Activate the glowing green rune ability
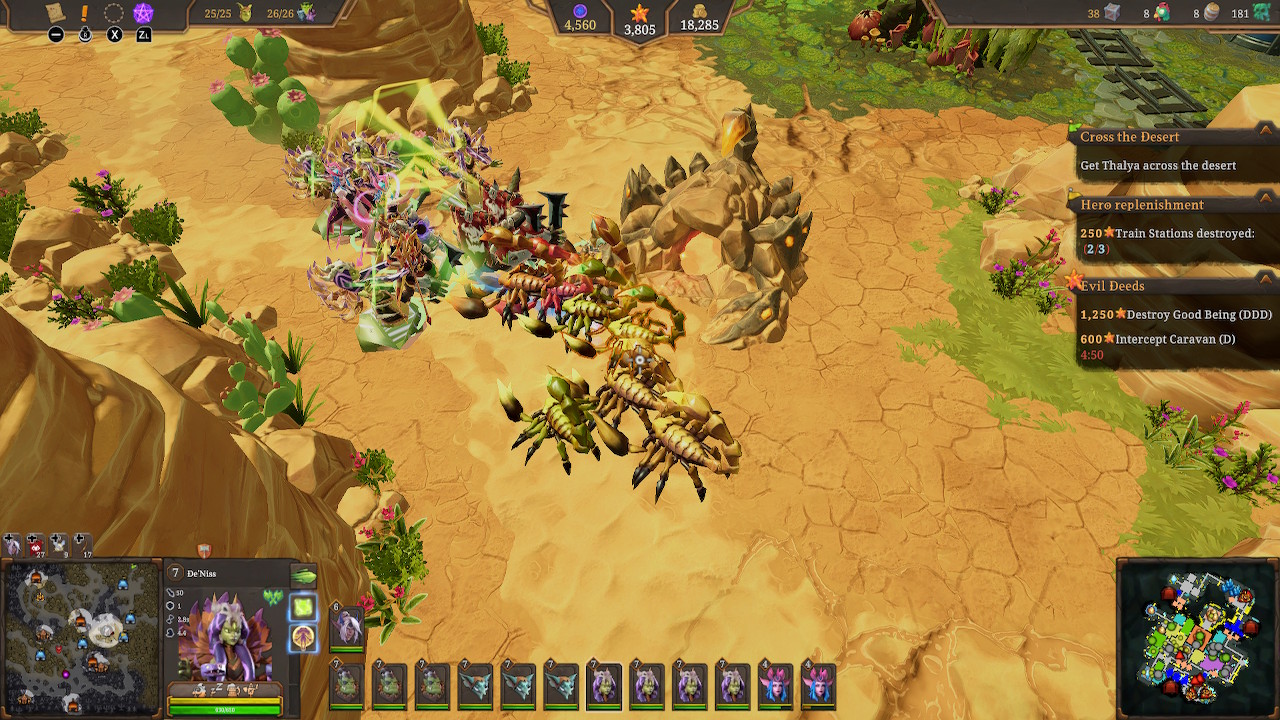Viewport: 1280px width, 720px height. [302, 609]
